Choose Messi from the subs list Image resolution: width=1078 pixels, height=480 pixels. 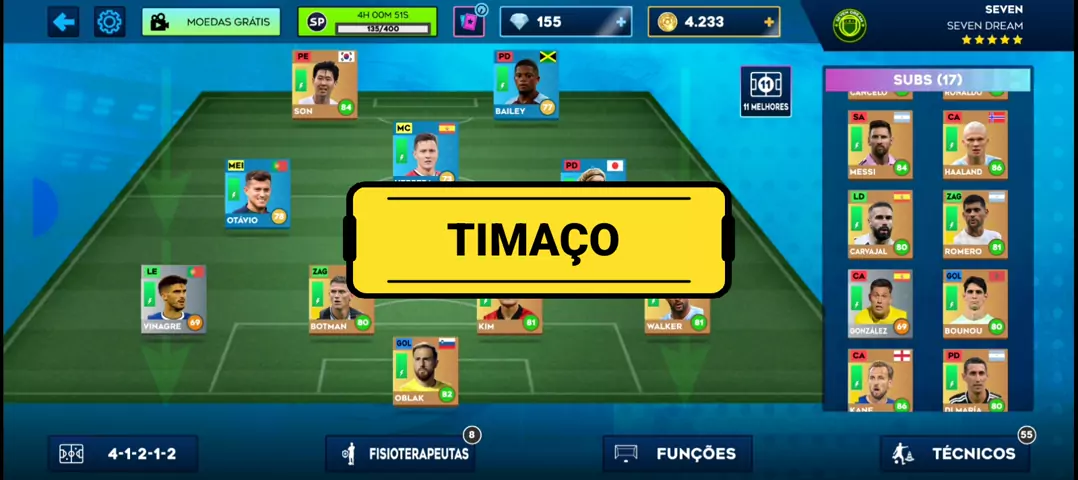coord(880,144)
